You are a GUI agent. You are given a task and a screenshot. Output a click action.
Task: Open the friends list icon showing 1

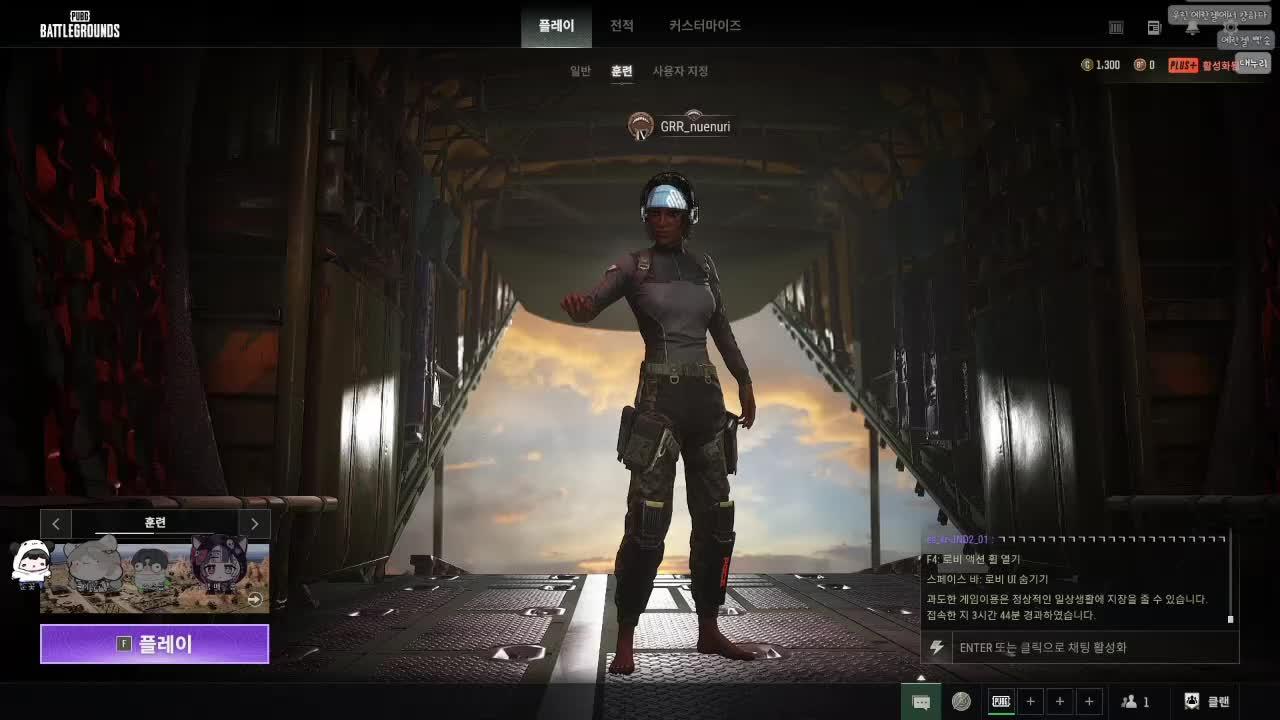pos(1137,701)
